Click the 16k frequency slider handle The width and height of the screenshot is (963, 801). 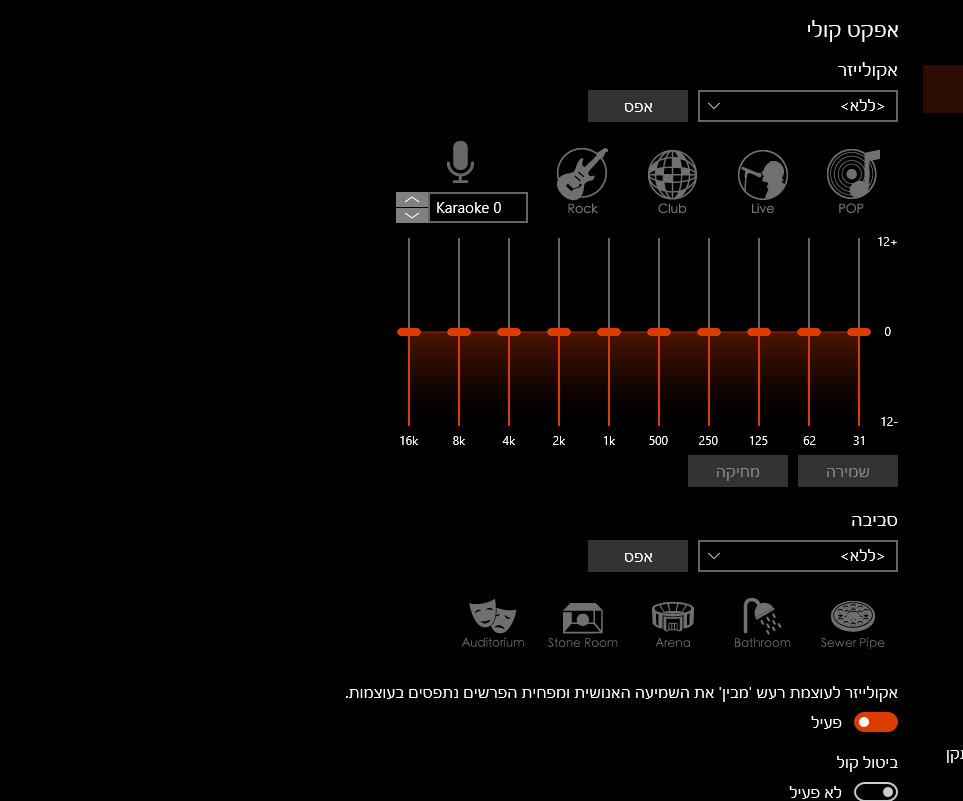point(408,331)
